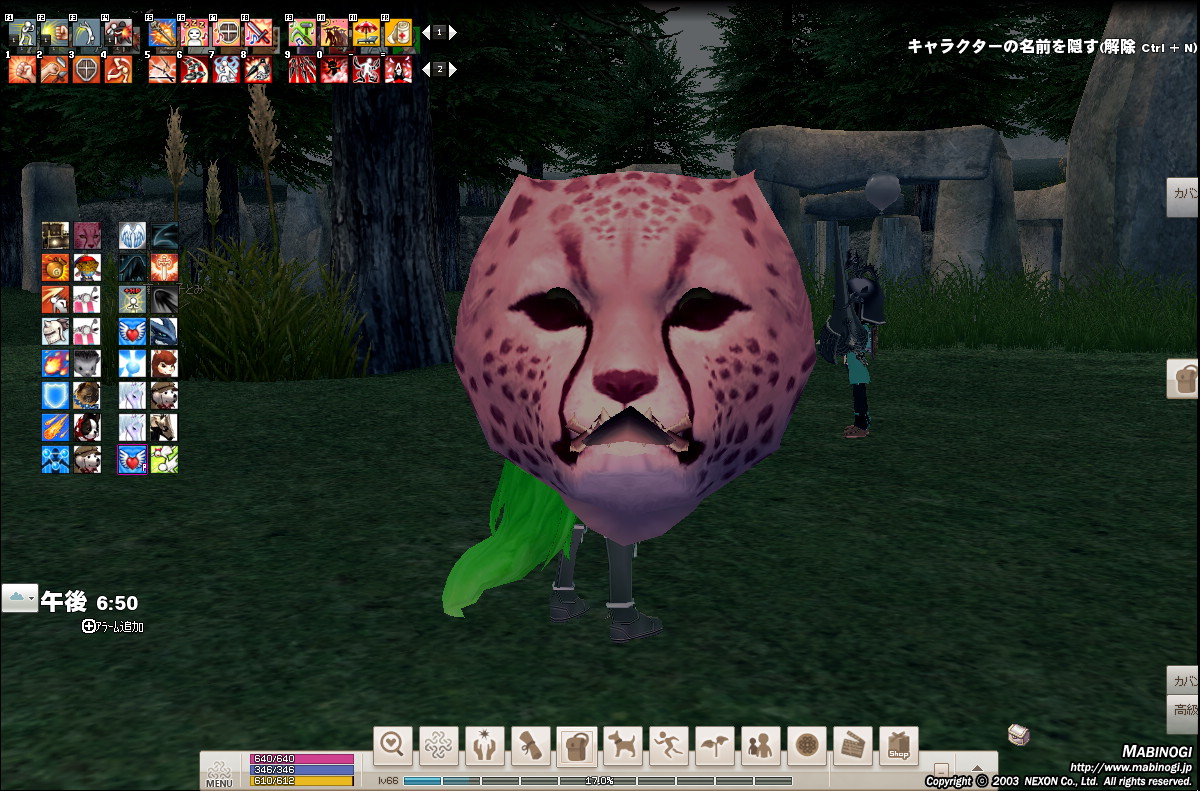Open the pet dog menu button
The width and height of the screenshot is (1200, 791).
tap(623, 745)
